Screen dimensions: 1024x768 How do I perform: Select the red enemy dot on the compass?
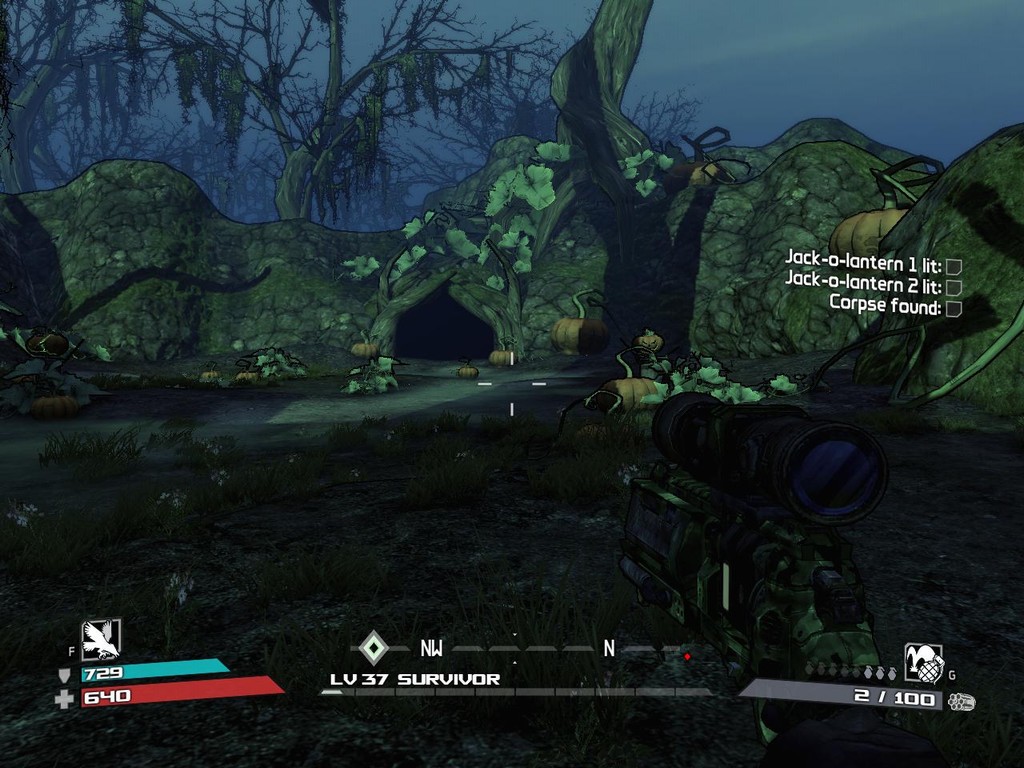pos(687,657)
